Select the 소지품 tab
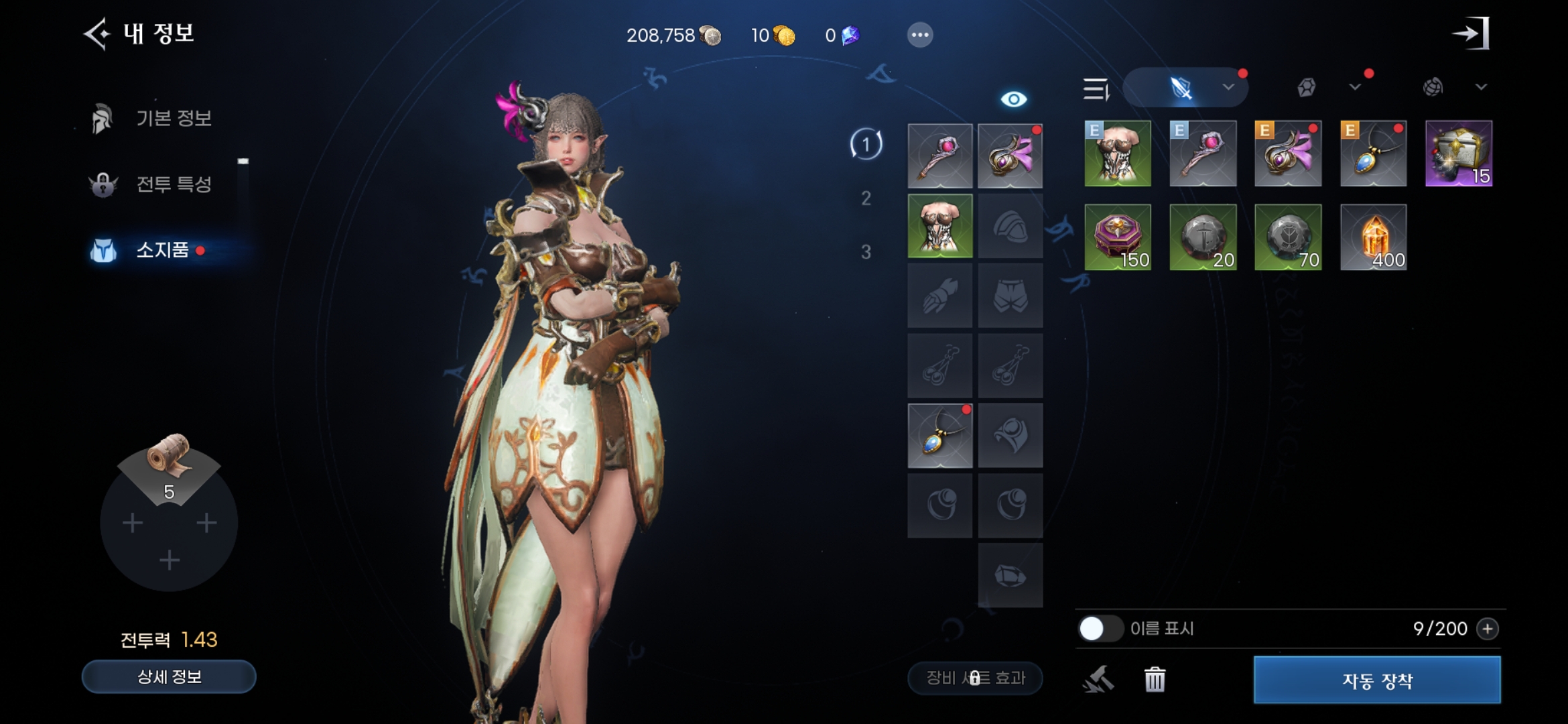Screen dimensions: 1568x724 tap(162, 250)
